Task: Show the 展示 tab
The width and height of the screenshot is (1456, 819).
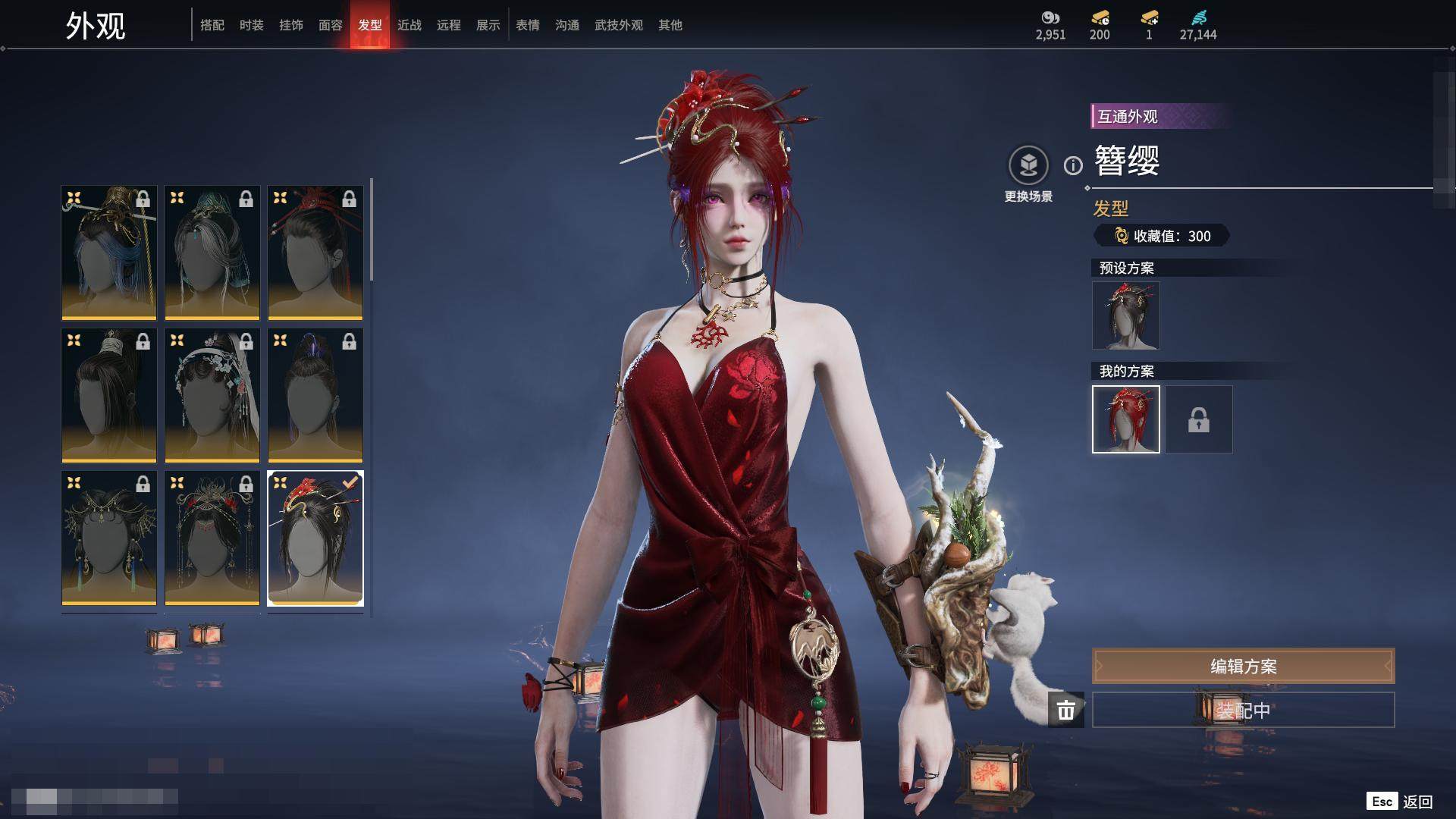Action: [x=488, y=25]
